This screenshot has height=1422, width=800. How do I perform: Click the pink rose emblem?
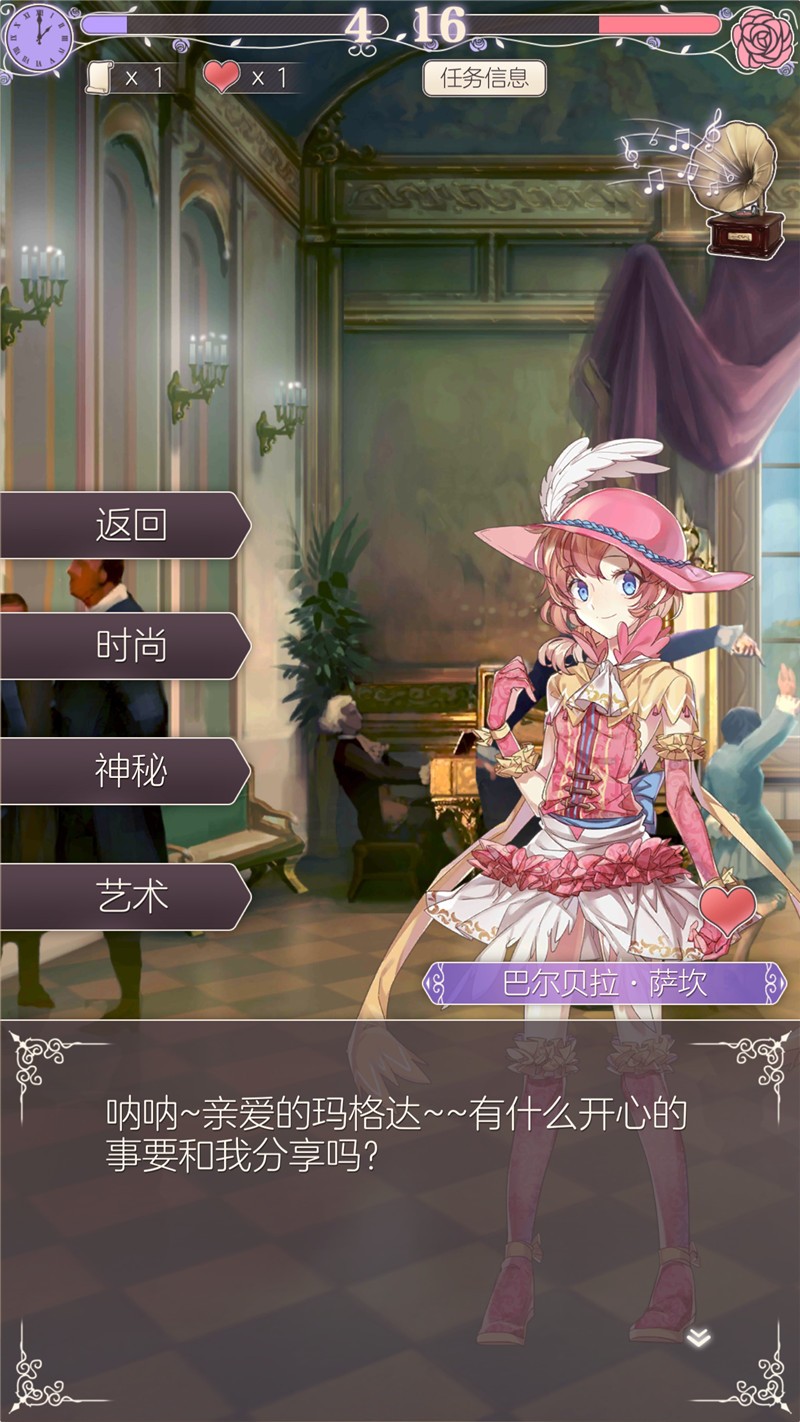click(761, 38)
